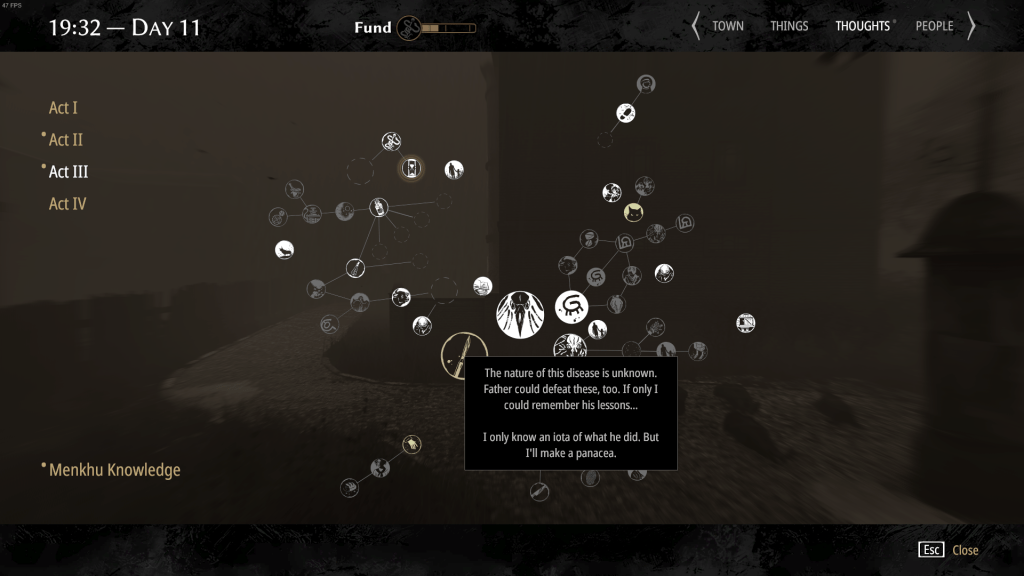
Task: Click the left arrow beside Town
Action: pos(696,26)
